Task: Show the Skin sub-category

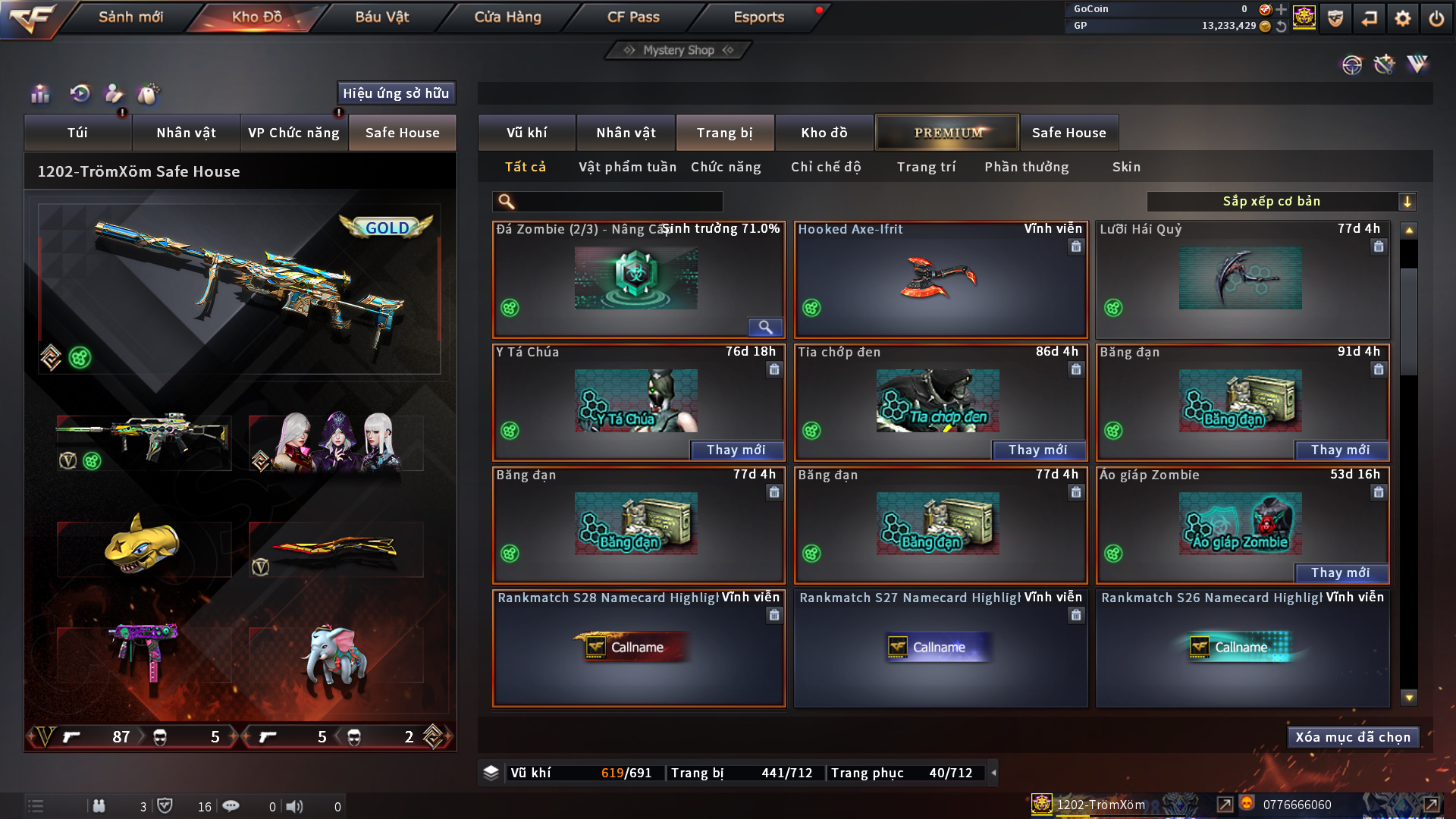Action: point(1126,167)
